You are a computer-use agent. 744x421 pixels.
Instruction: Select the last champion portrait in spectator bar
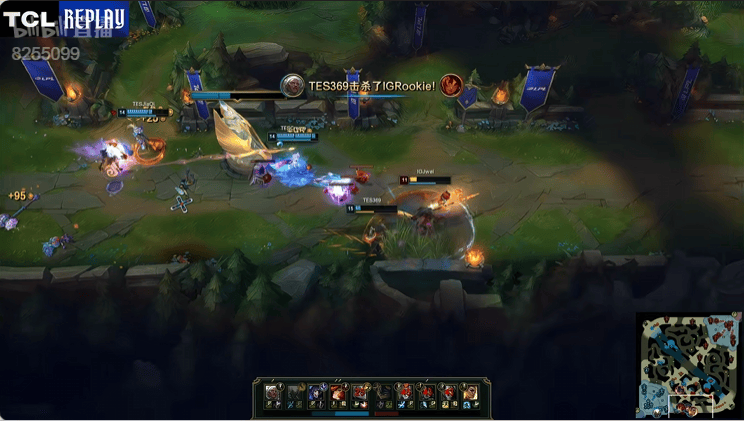click(x=469, y=391)
